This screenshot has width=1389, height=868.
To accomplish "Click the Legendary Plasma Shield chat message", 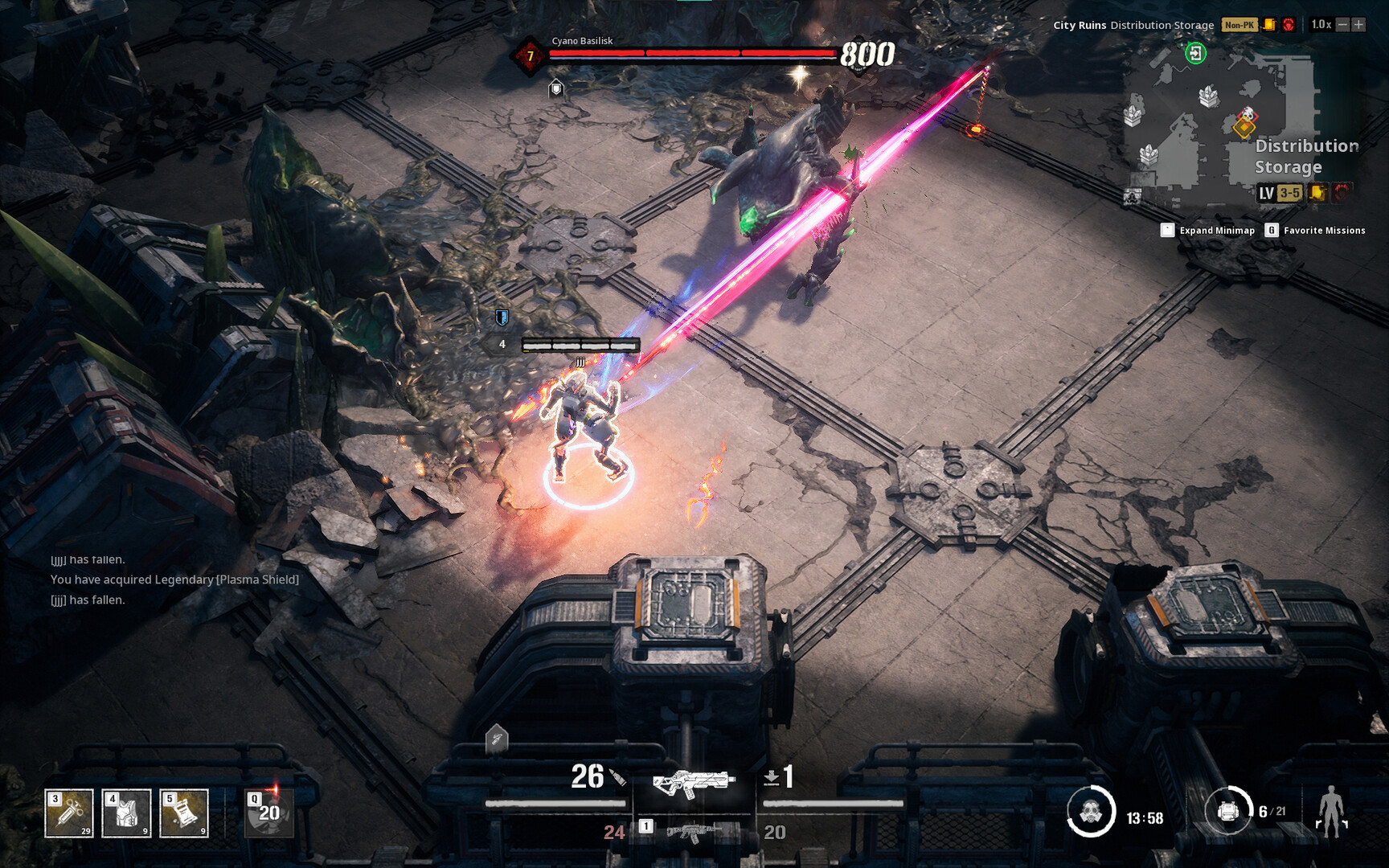I will (x=174, y=579).
